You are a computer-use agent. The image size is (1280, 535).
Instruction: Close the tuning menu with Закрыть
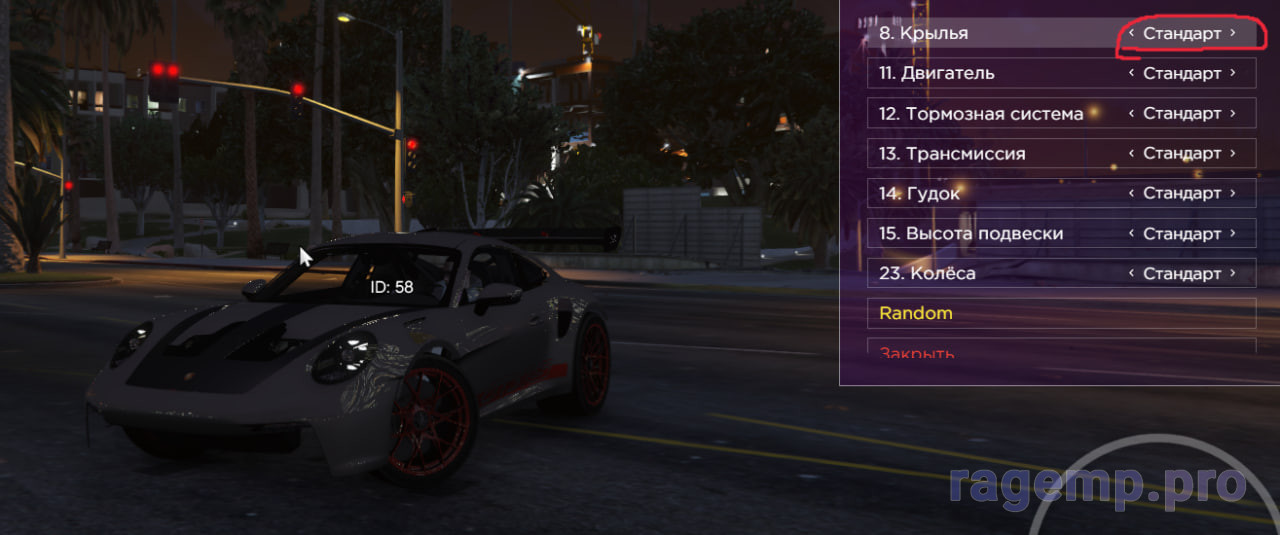click(1060, 351)
